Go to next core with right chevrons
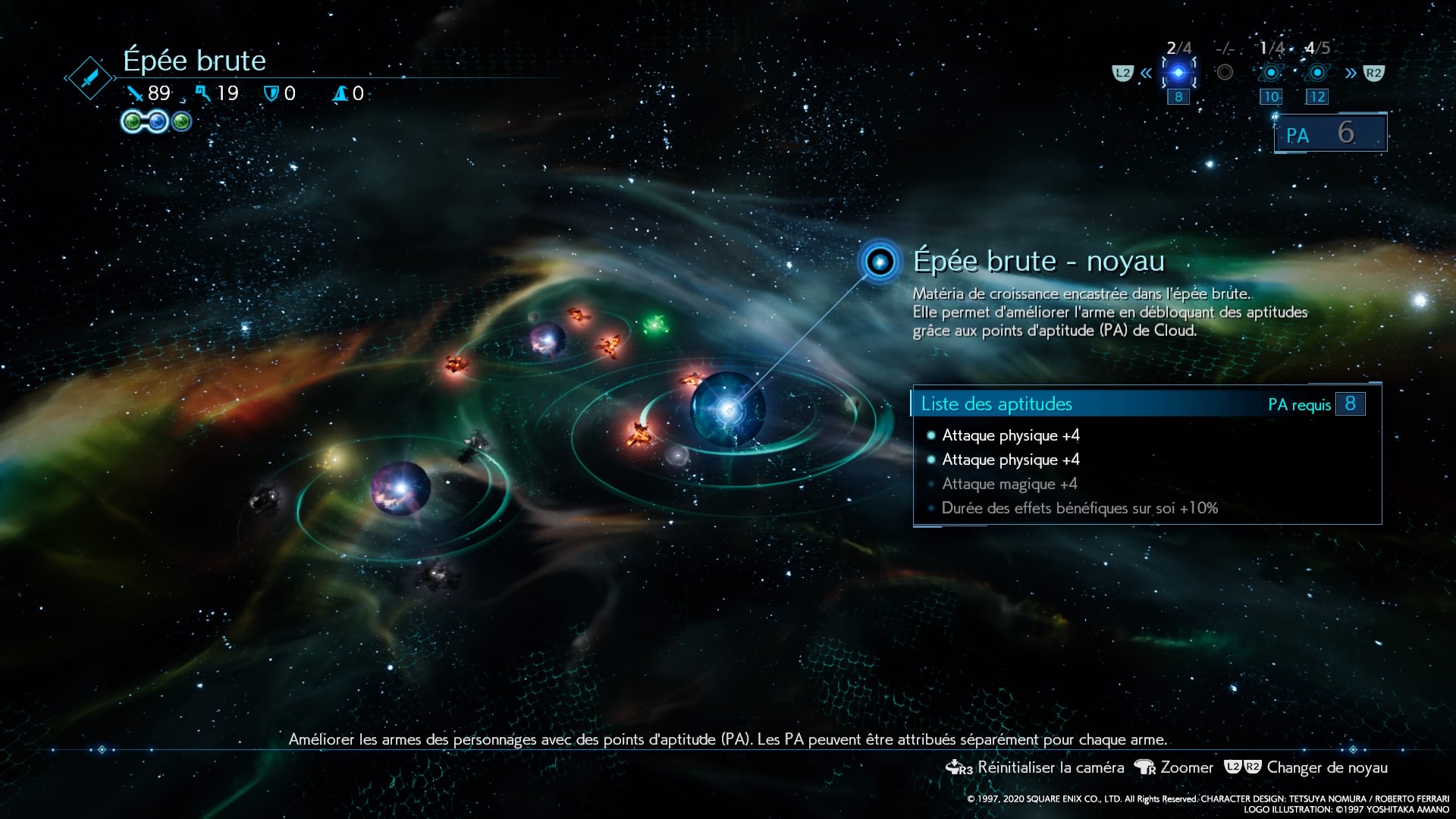The image size is (1456, 819). click(1351, 74)
